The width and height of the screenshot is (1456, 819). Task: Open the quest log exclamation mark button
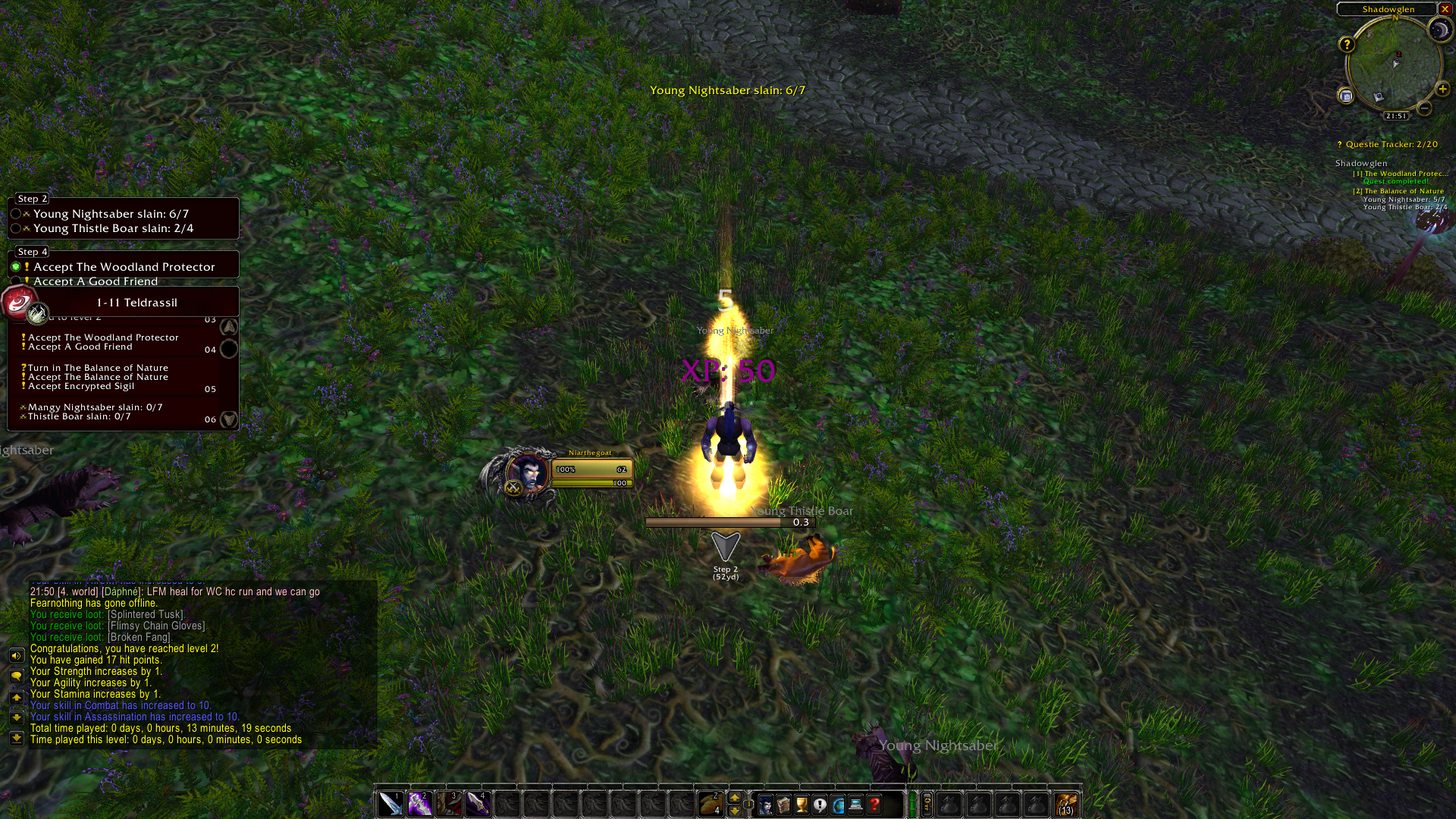point(820,805)
